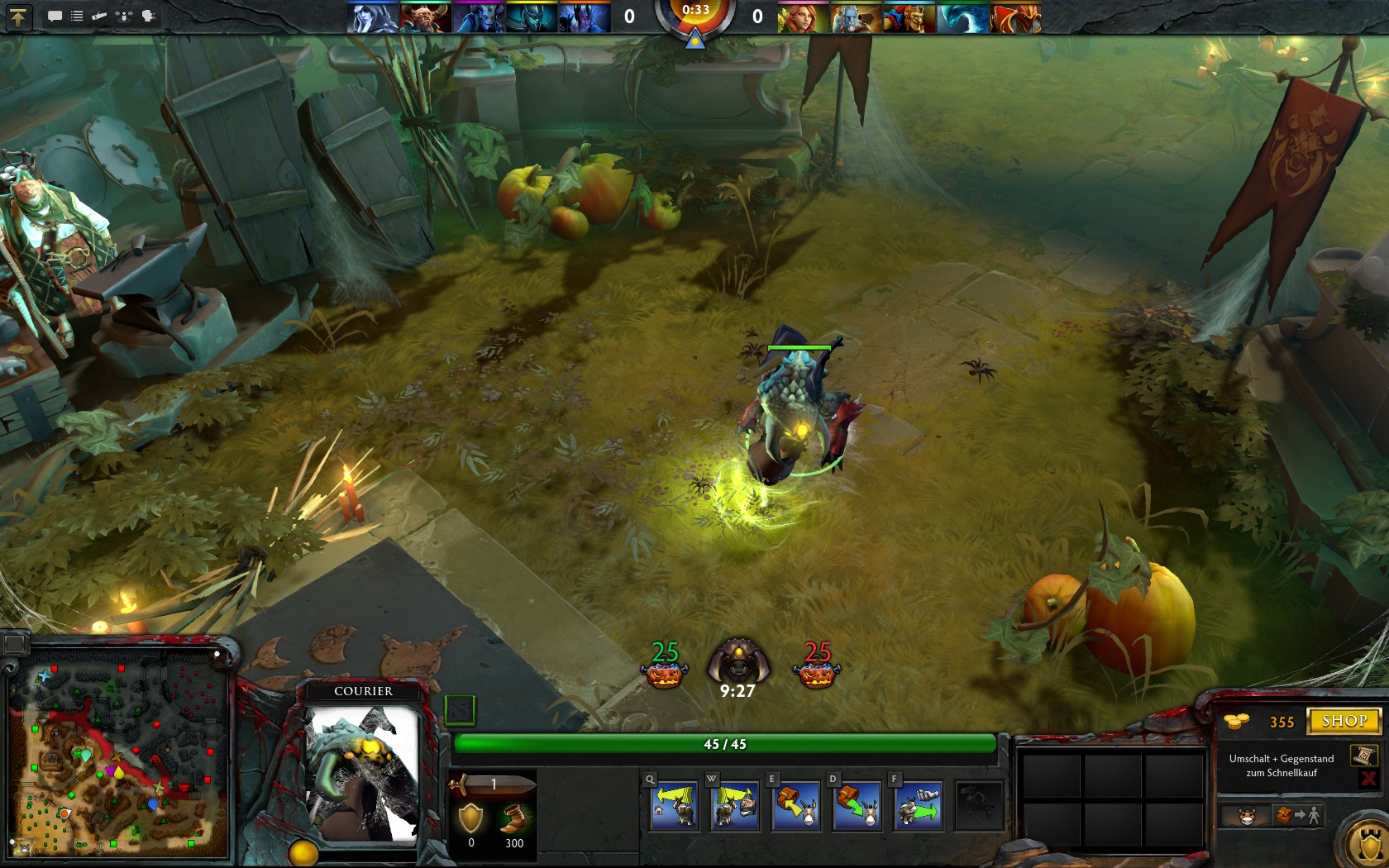This screenshot has width=1389, height=868.
Task: Activate the courier Return Home ability
Action: point(675,806)
